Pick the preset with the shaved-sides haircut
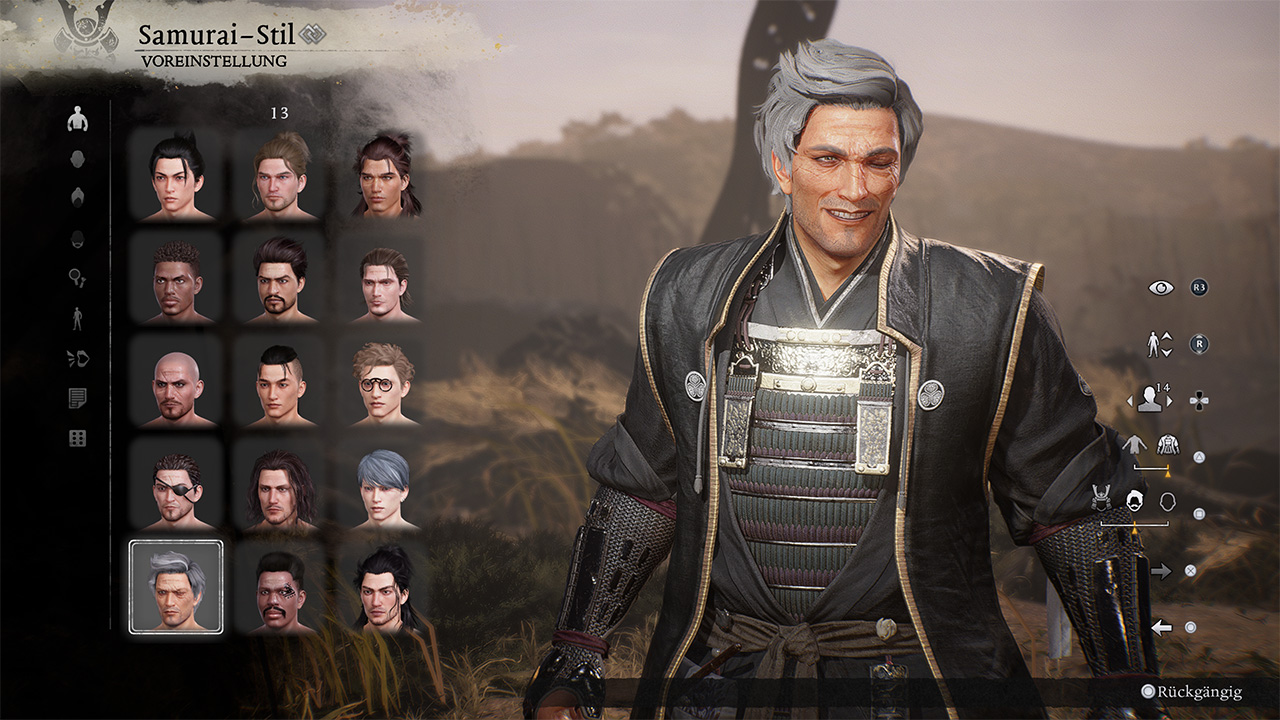Image resolution: width=1280 pixels, height=720 pixels. pos(280,381)
